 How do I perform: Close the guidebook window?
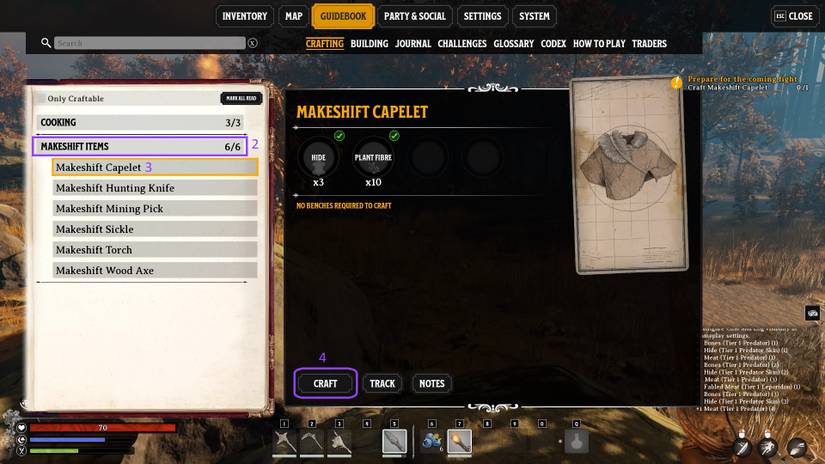[x=794, y=16]
